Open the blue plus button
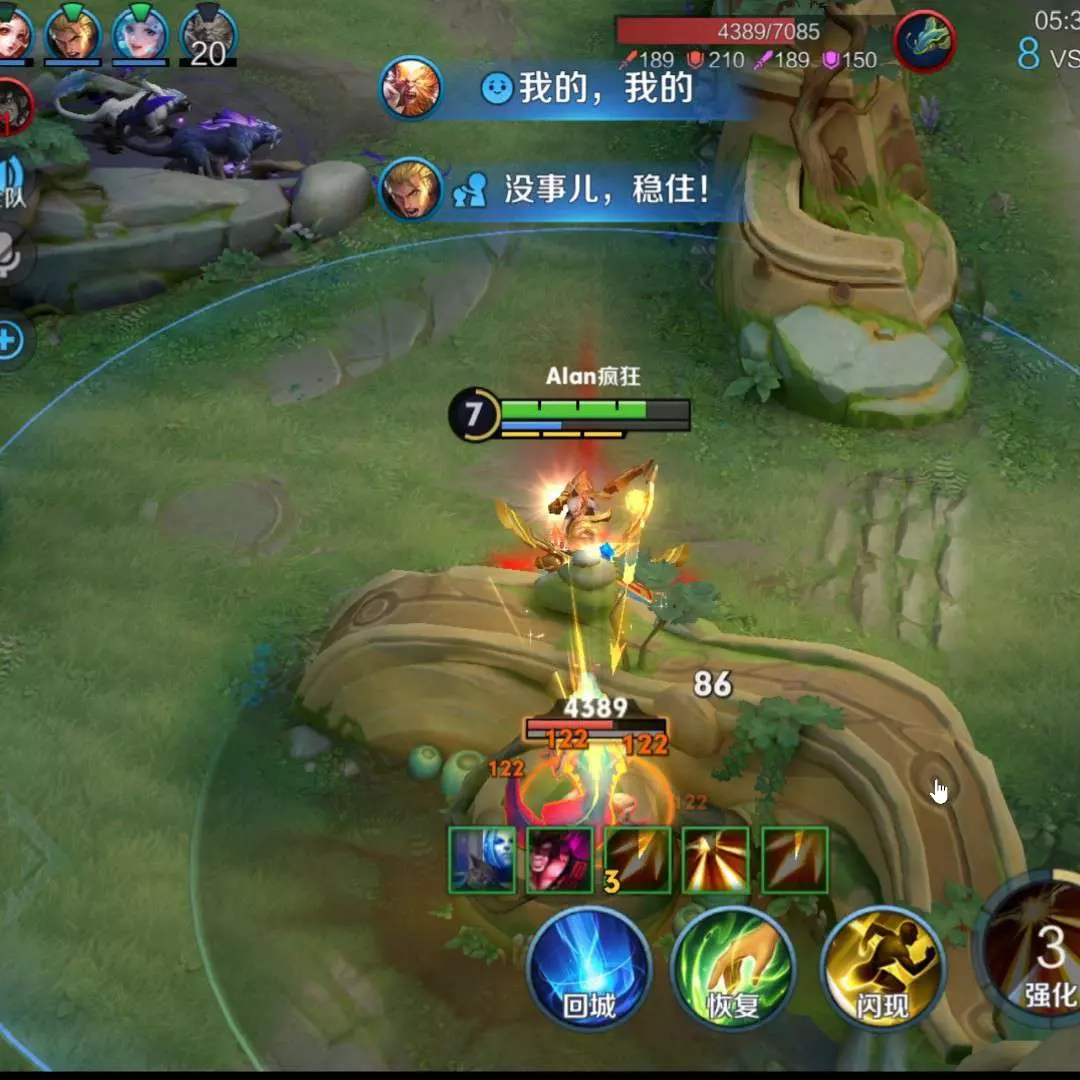This screenshot has width=1080, height=1080. pos(8,341)
